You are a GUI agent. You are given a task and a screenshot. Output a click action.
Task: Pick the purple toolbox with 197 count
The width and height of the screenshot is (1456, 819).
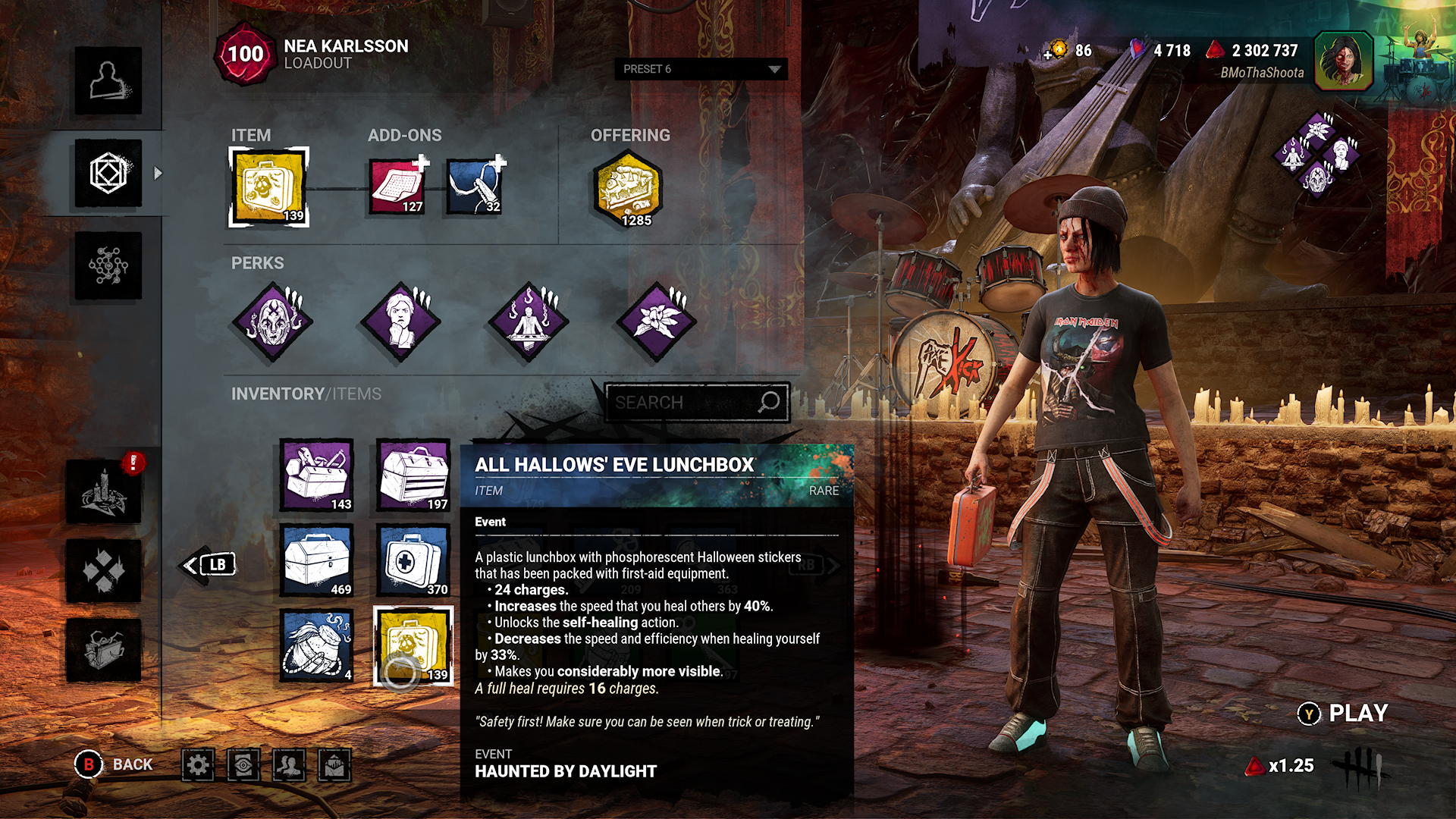[x=414, y=475]
